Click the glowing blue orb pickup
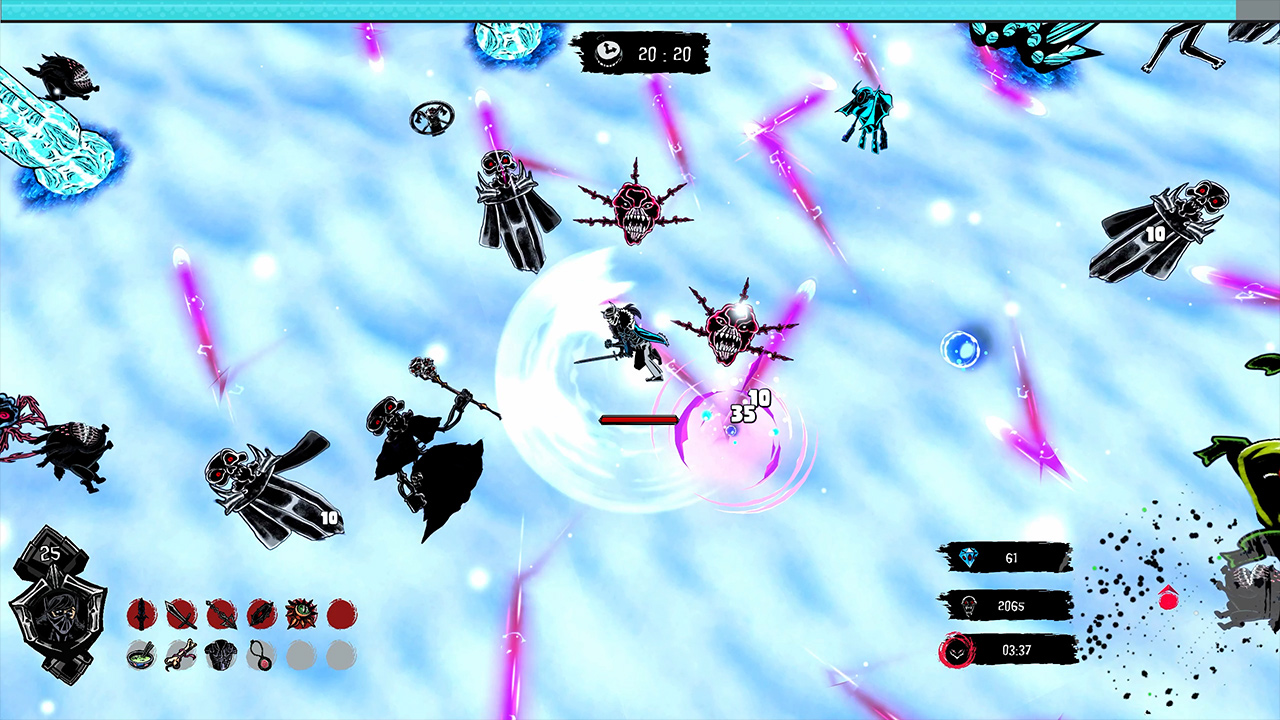The width and height of the screenshot is (1280, 720). (x=962, y=348)
